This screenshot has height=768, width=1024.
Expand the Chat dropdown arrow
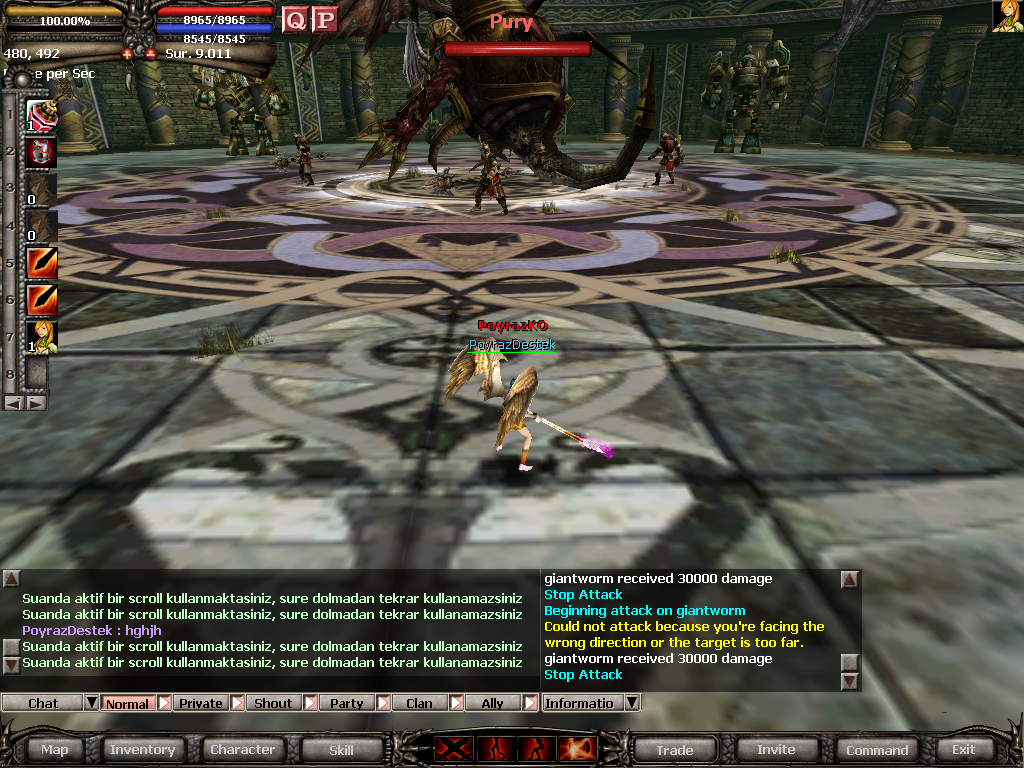[x=91, y=703]
